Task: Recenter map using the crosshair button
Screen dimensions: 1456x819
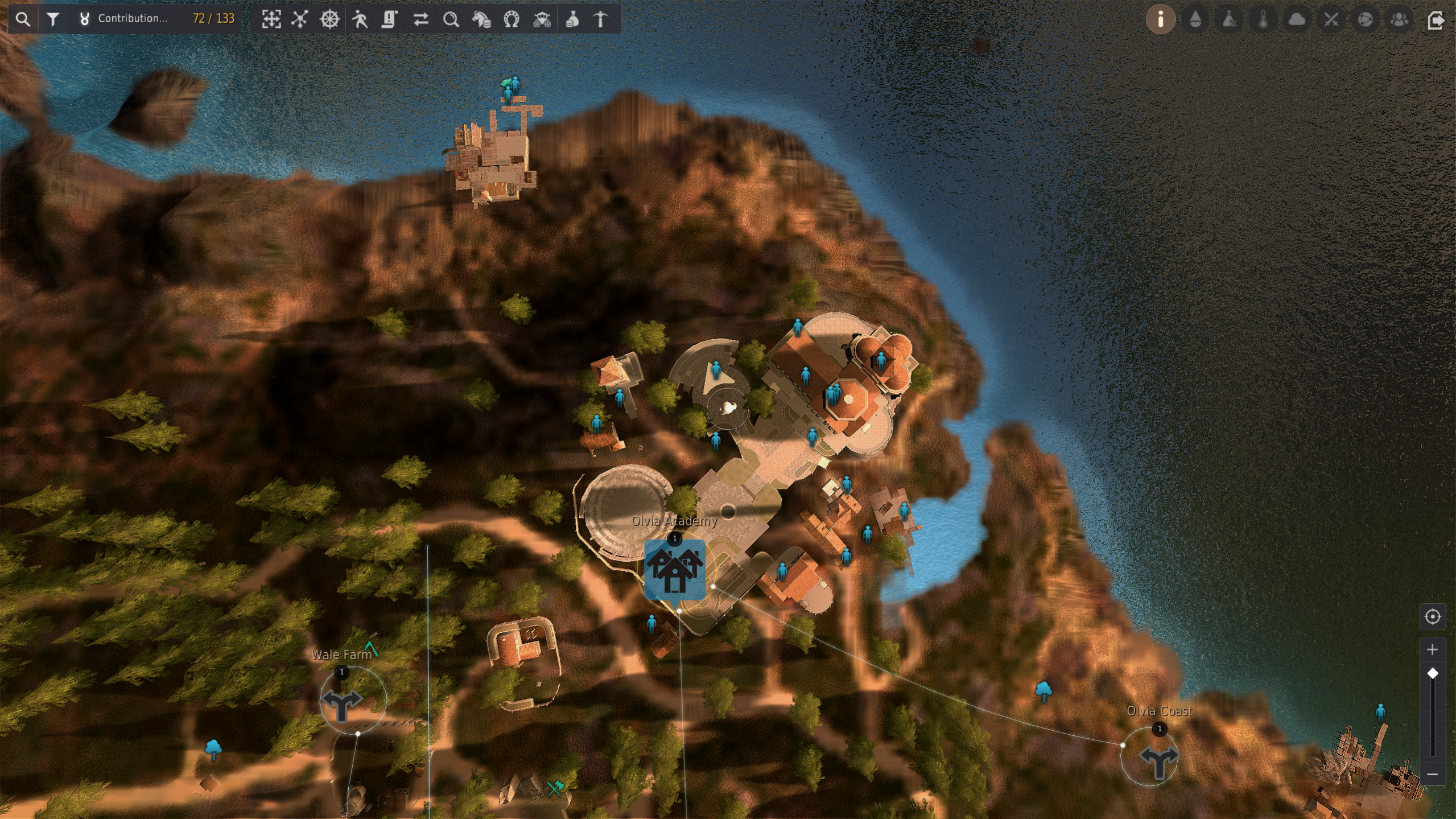Action: click(1432, 616)
